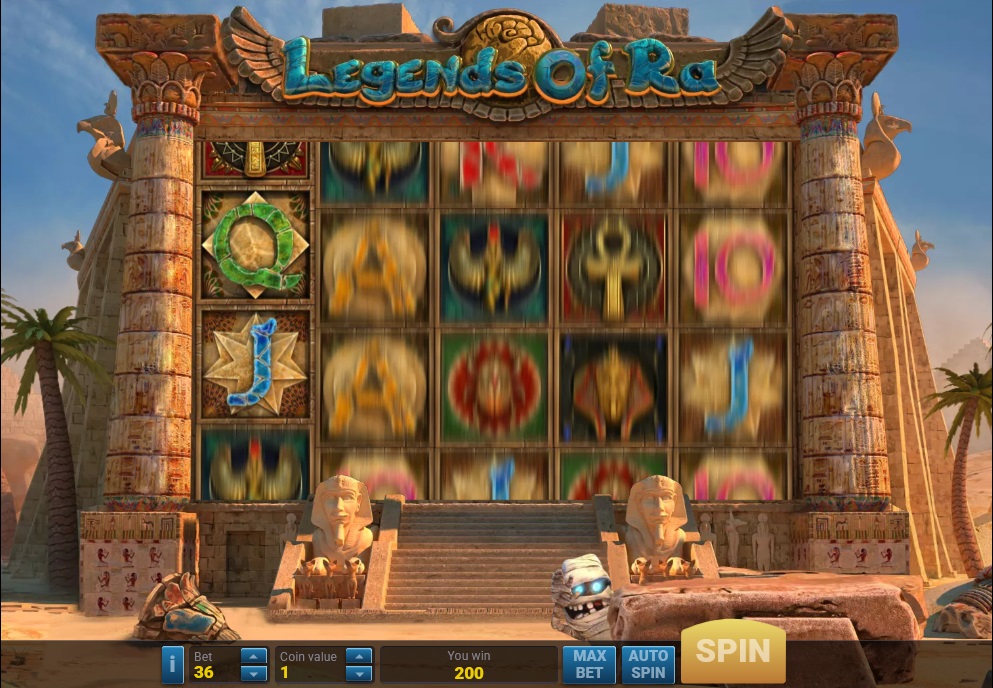Open the info paytable button
Screen dimensions: 993x688
[173, 664]
